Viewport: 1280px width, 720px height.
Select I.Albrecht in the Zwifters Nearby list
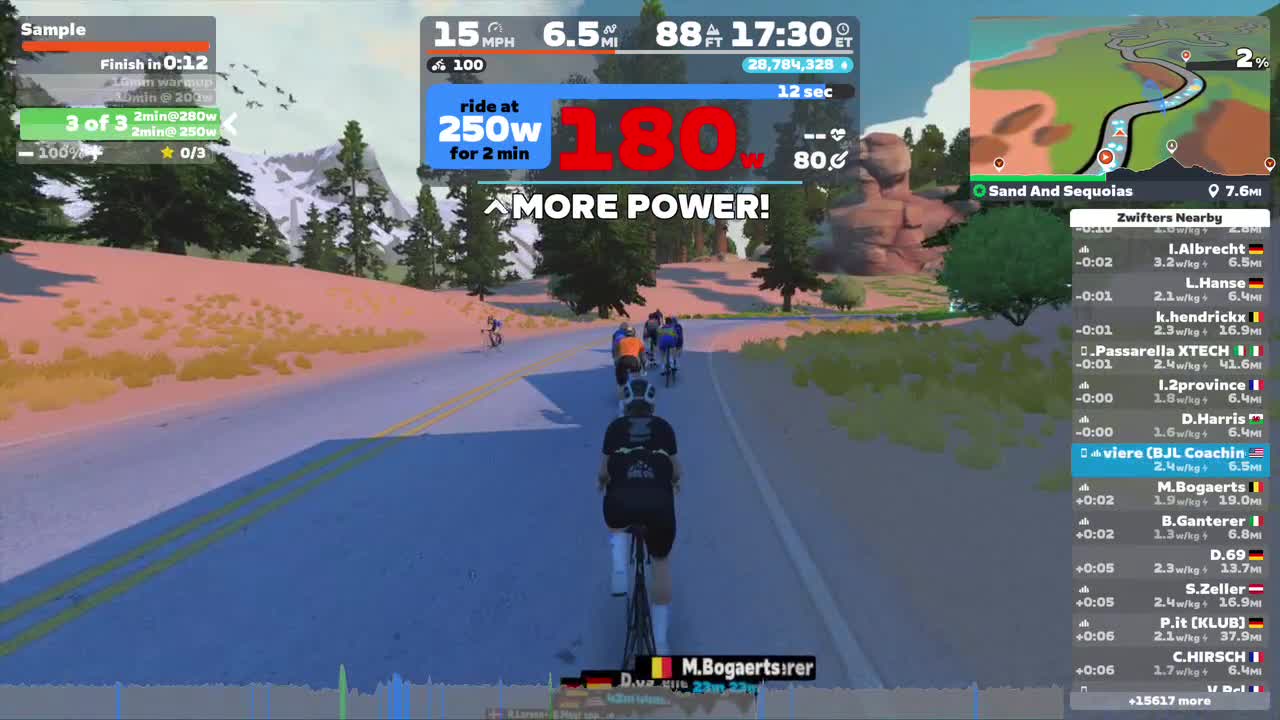pos(1169,256)
